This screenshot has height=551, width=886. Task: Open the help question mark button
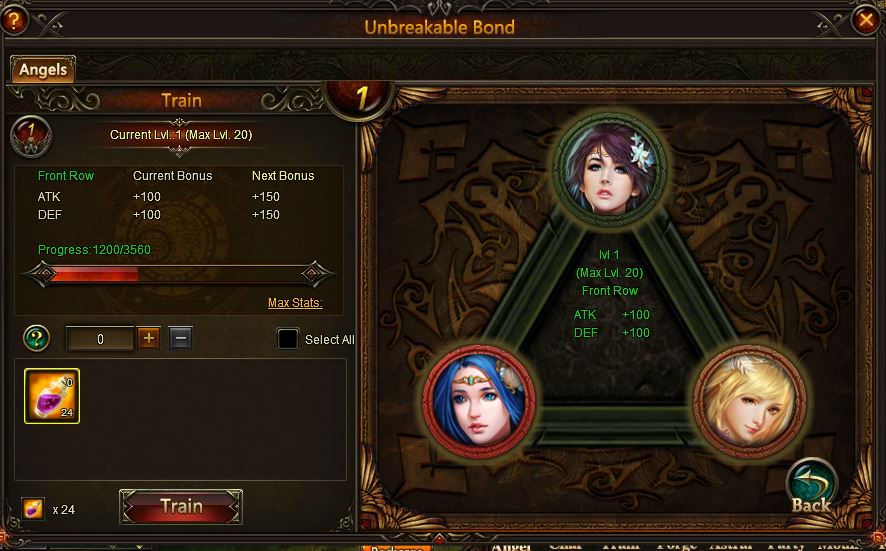pyautogui.click(x=14, y=19)
